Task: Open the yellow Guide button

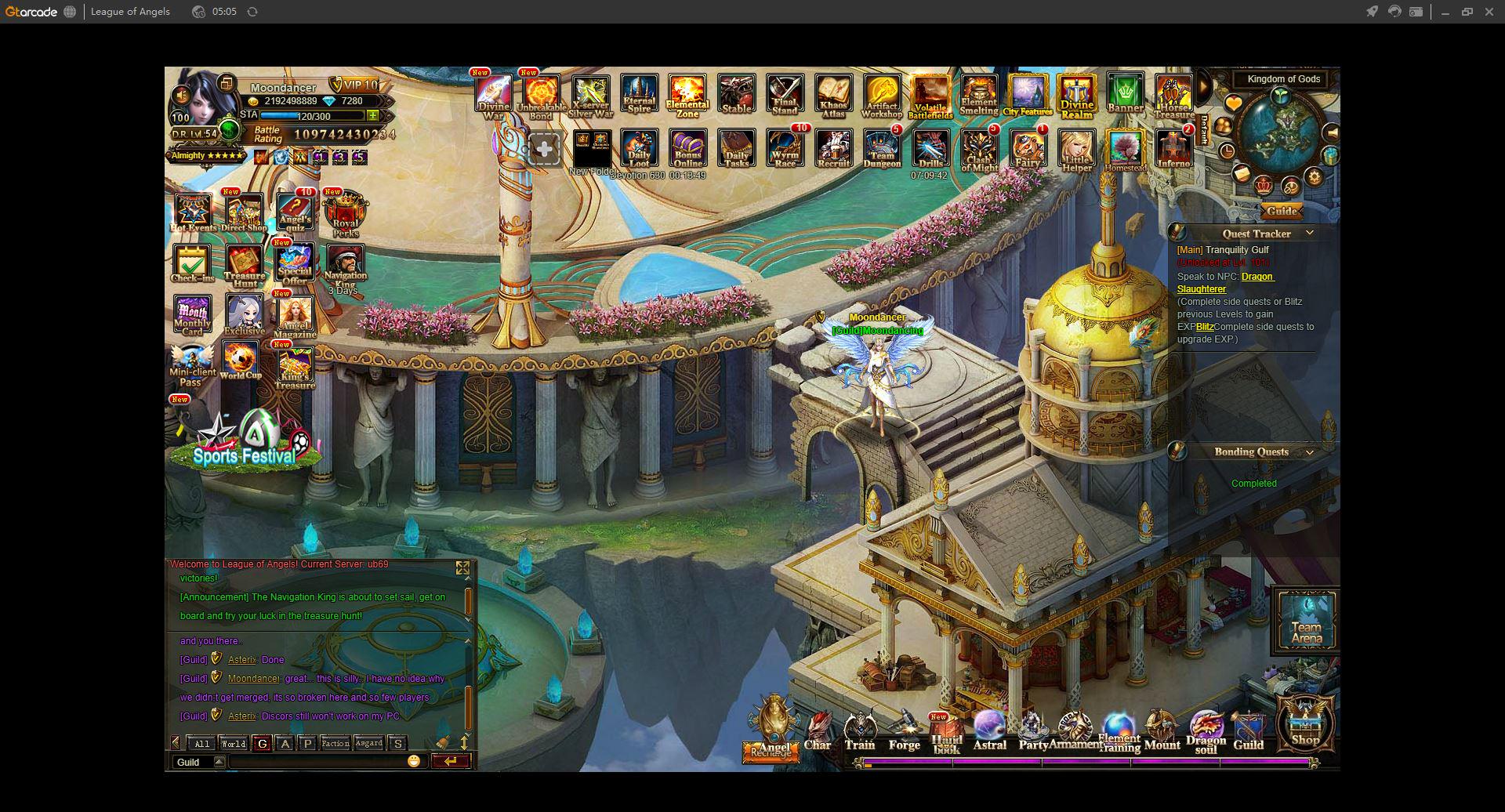Action: 1282,211
